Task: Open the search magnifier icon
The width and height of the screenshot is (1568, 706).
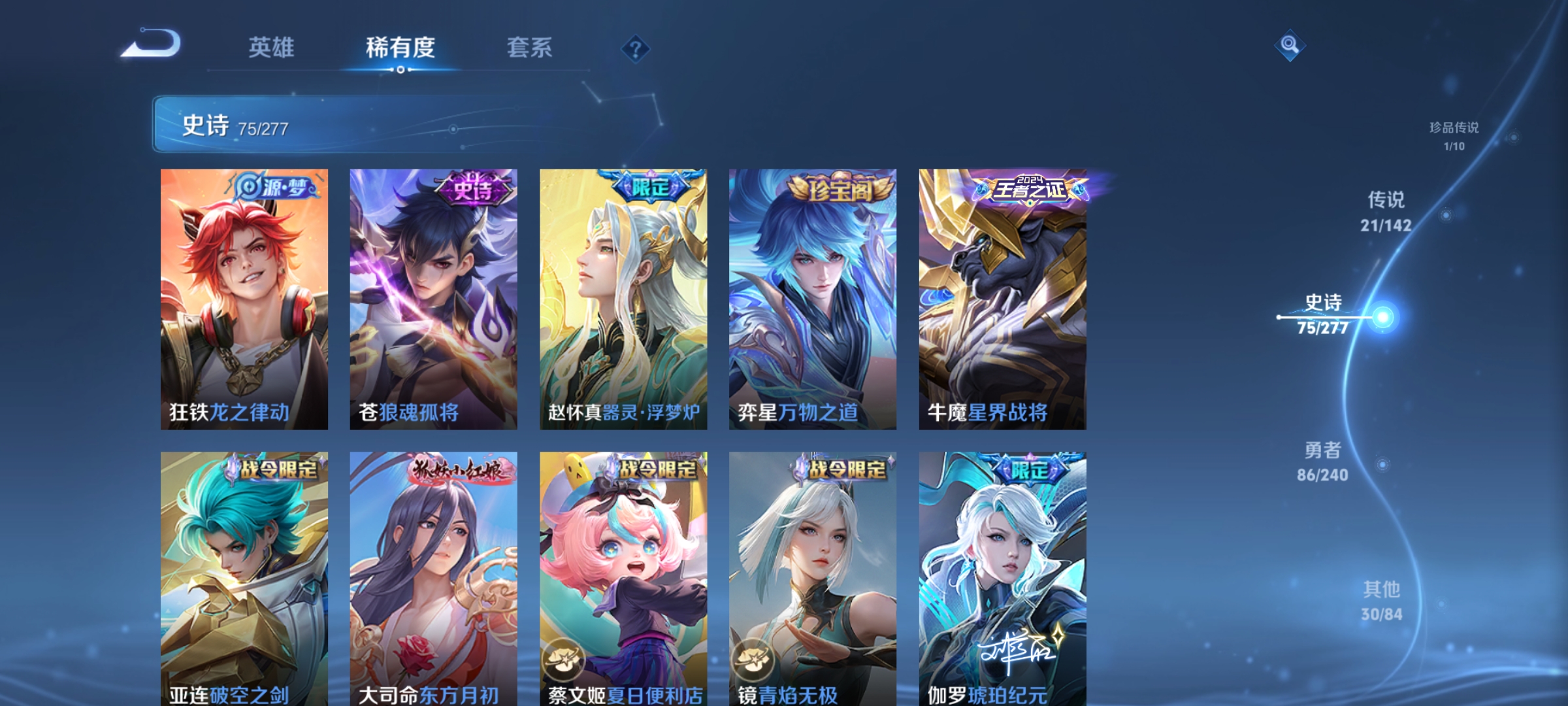Action: [x=1288, y=46]
